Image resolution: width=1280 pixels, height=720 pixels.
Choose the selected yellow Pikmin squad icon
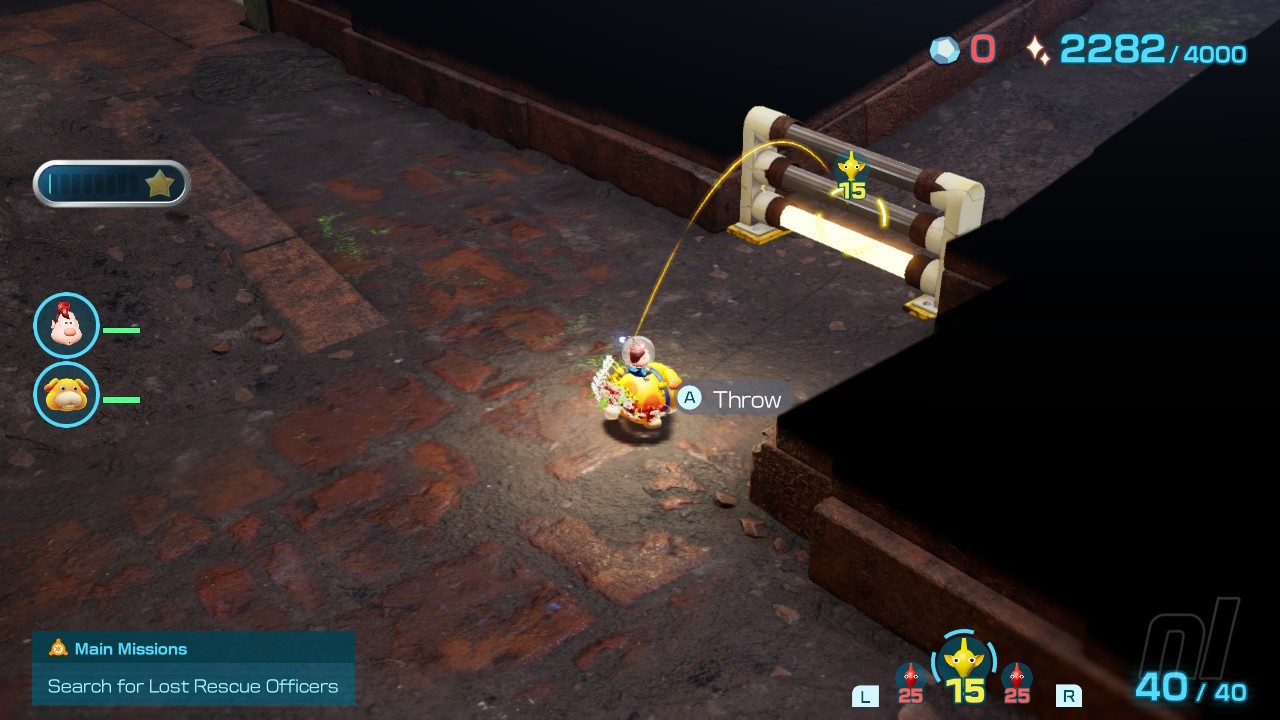pos(965,660)
